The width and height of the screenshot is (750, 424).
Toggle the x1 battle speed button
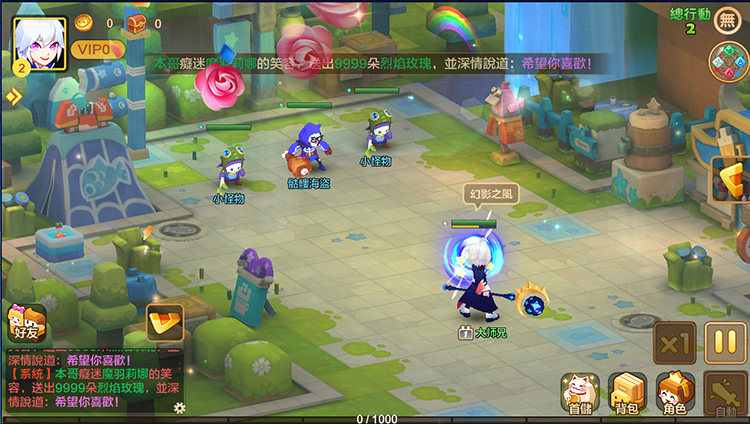point(674,344)
